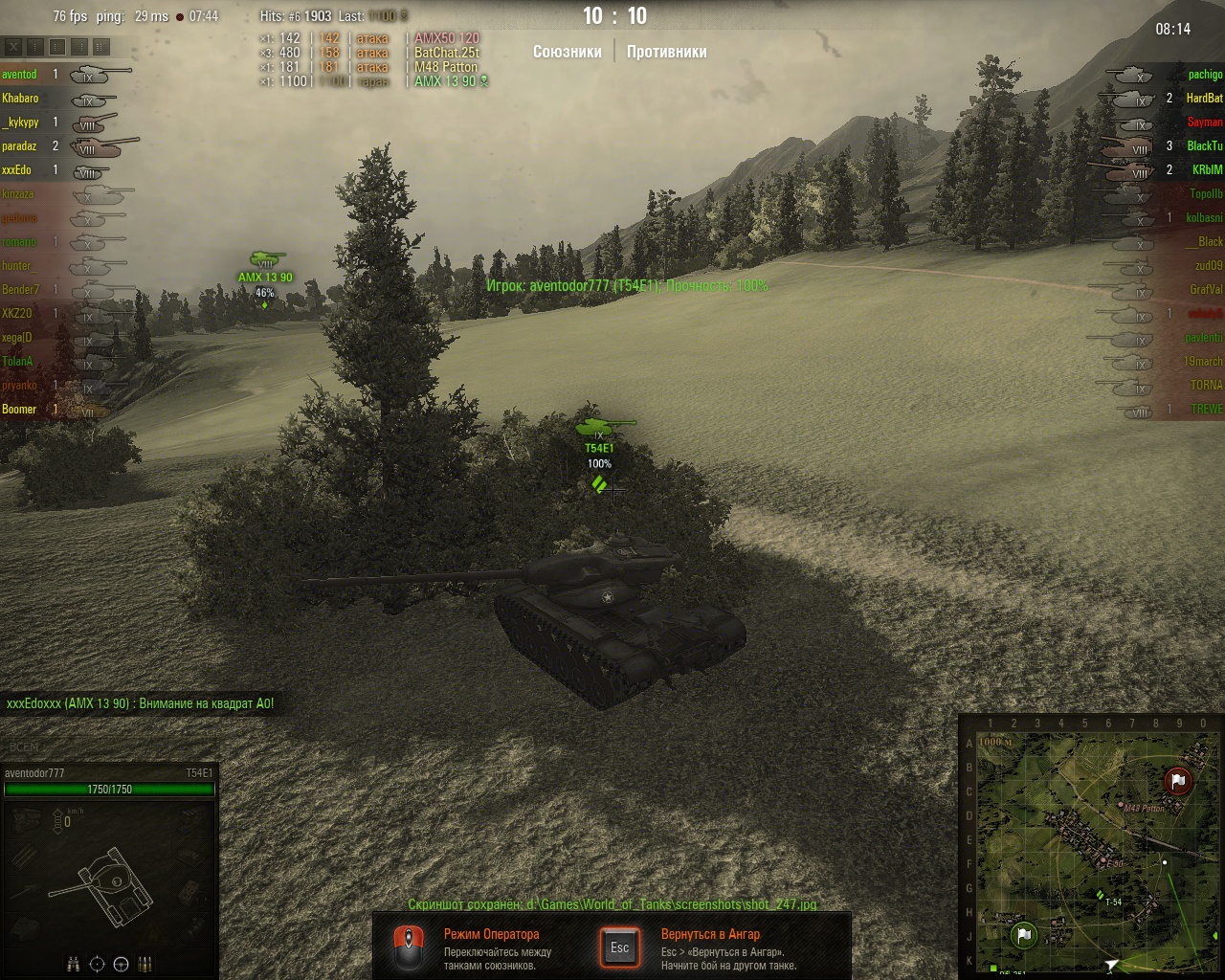Click the Противники team header
The height and width of the screenshot is (980, 1225).
[x=666, y=52]
